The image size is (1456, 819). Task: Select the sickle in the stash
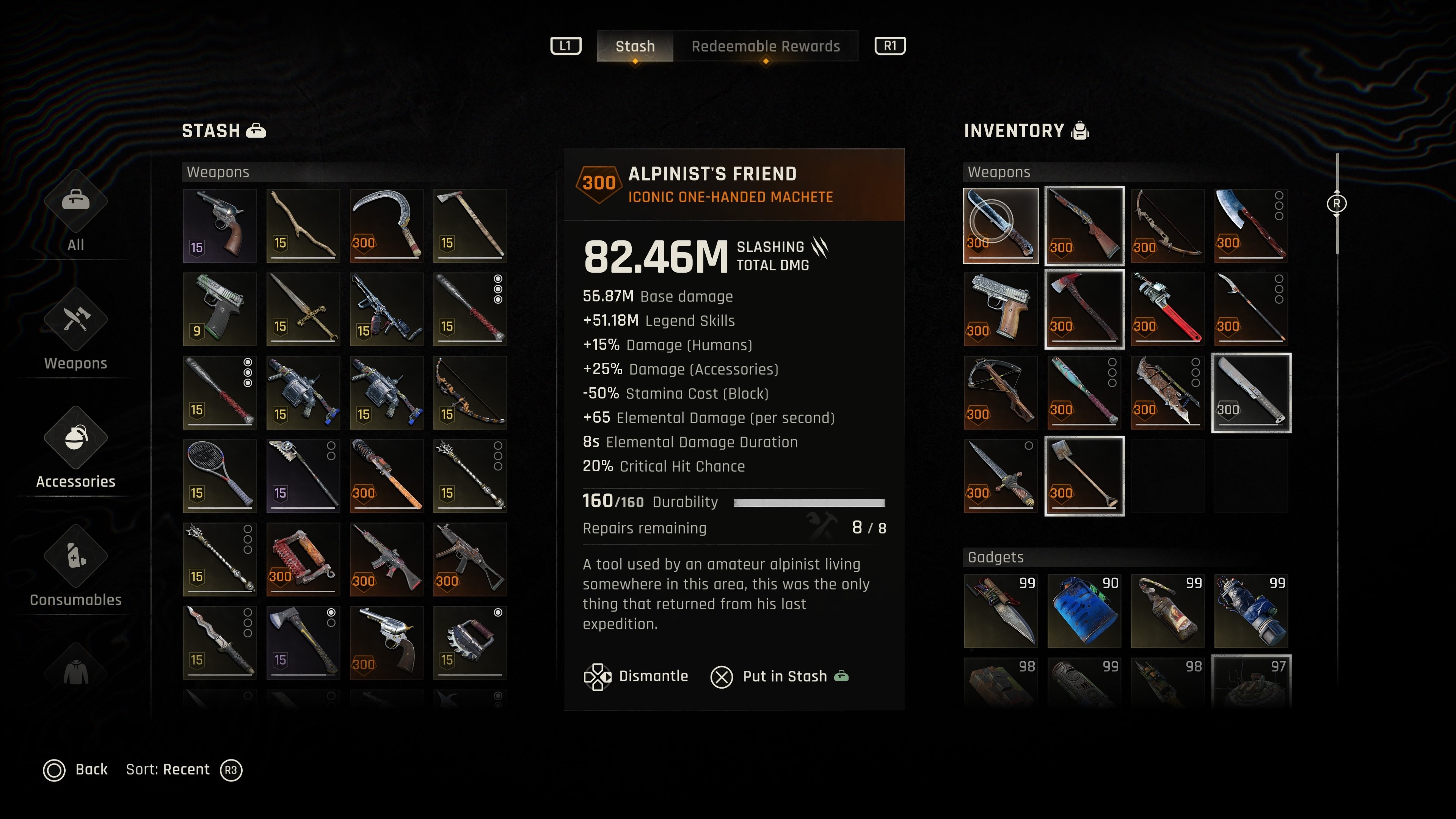coord(387,226)
